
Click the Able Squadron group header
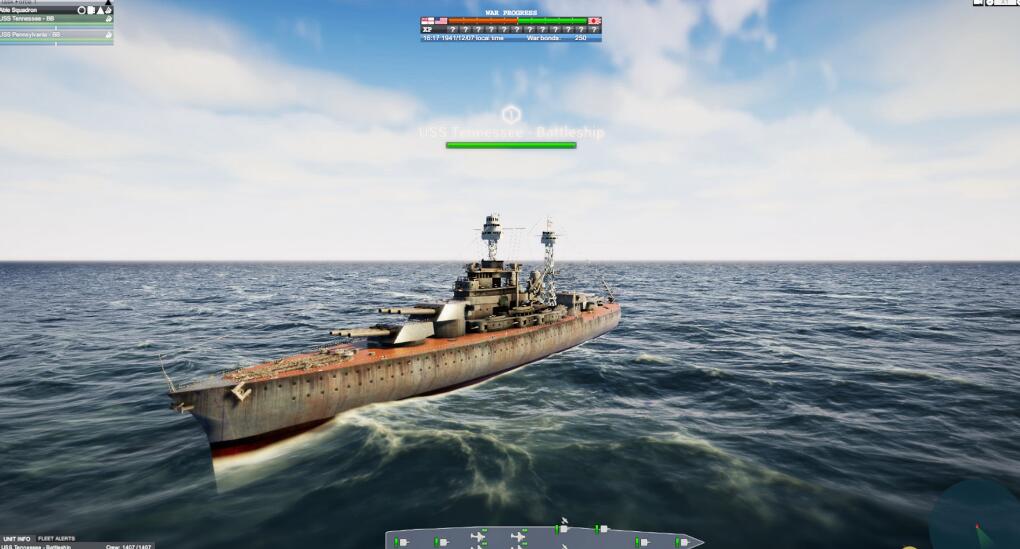coord(30,9)
